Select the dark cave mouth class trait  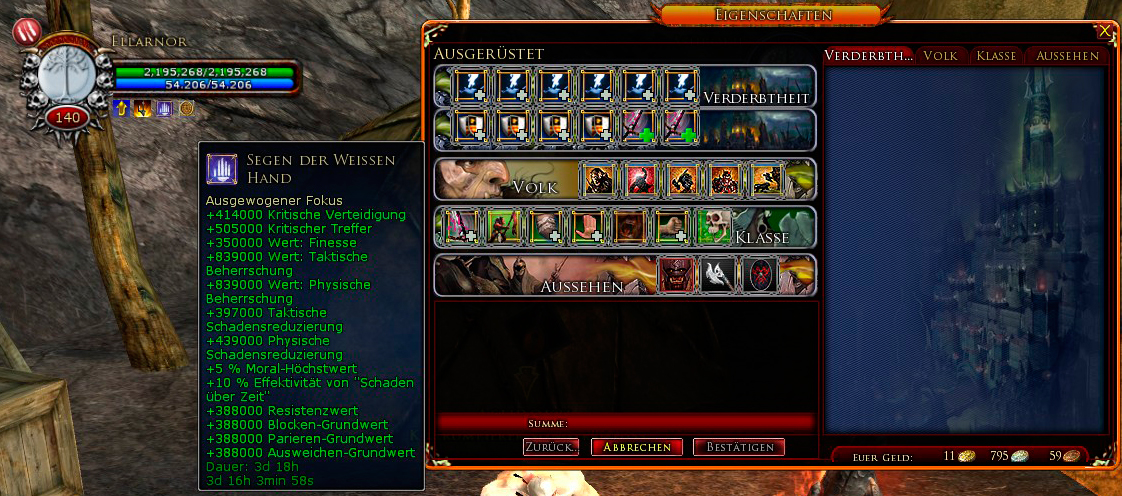[x=628, y=227]
